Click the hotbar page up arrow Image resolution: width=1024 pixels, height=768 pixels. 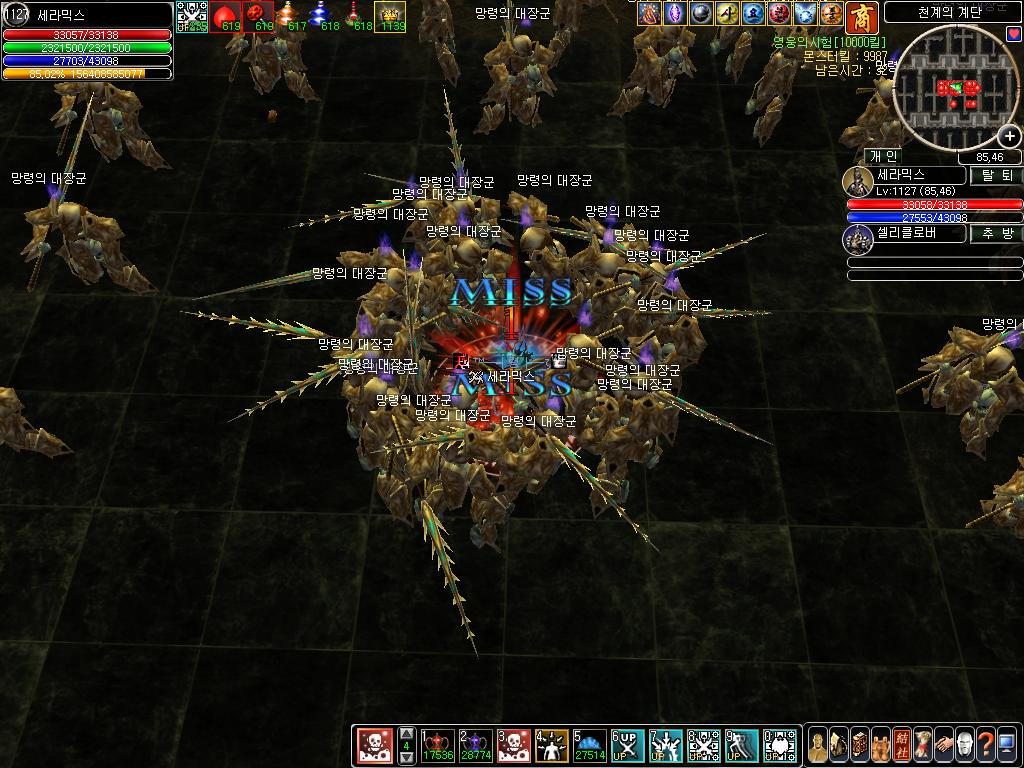coord(406,732)
